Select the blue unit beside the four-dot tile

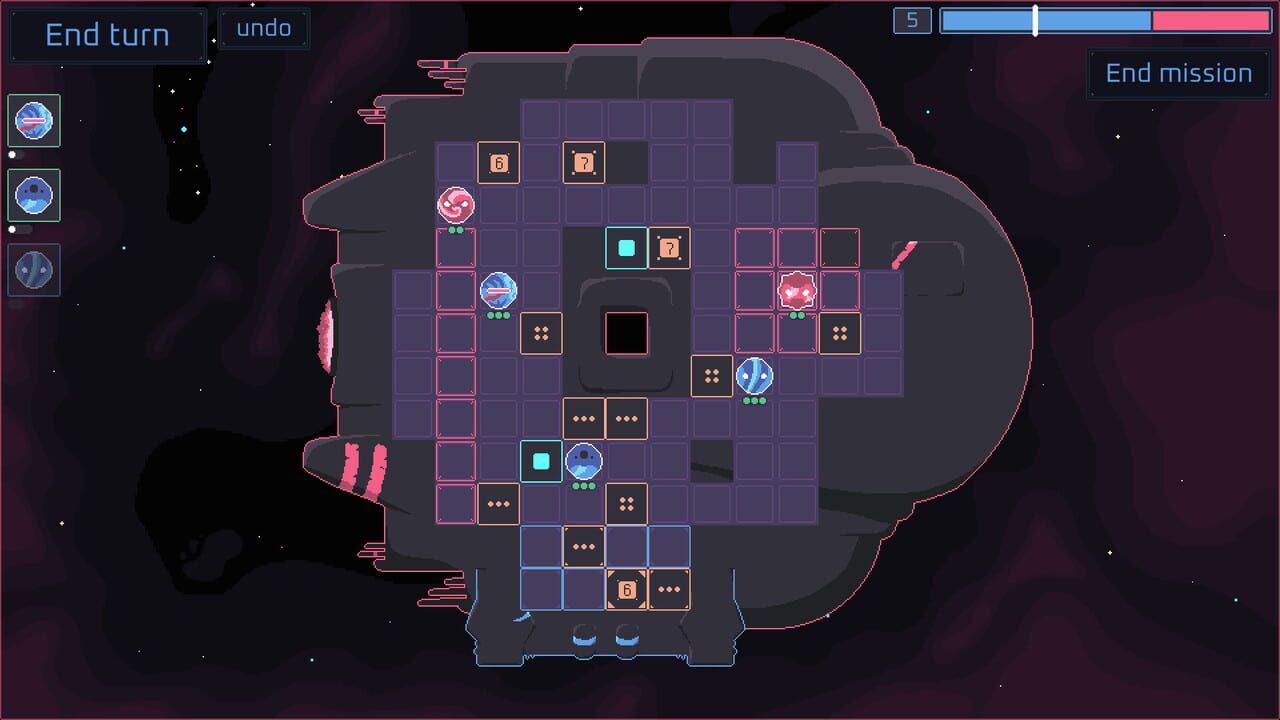point(755,376)
